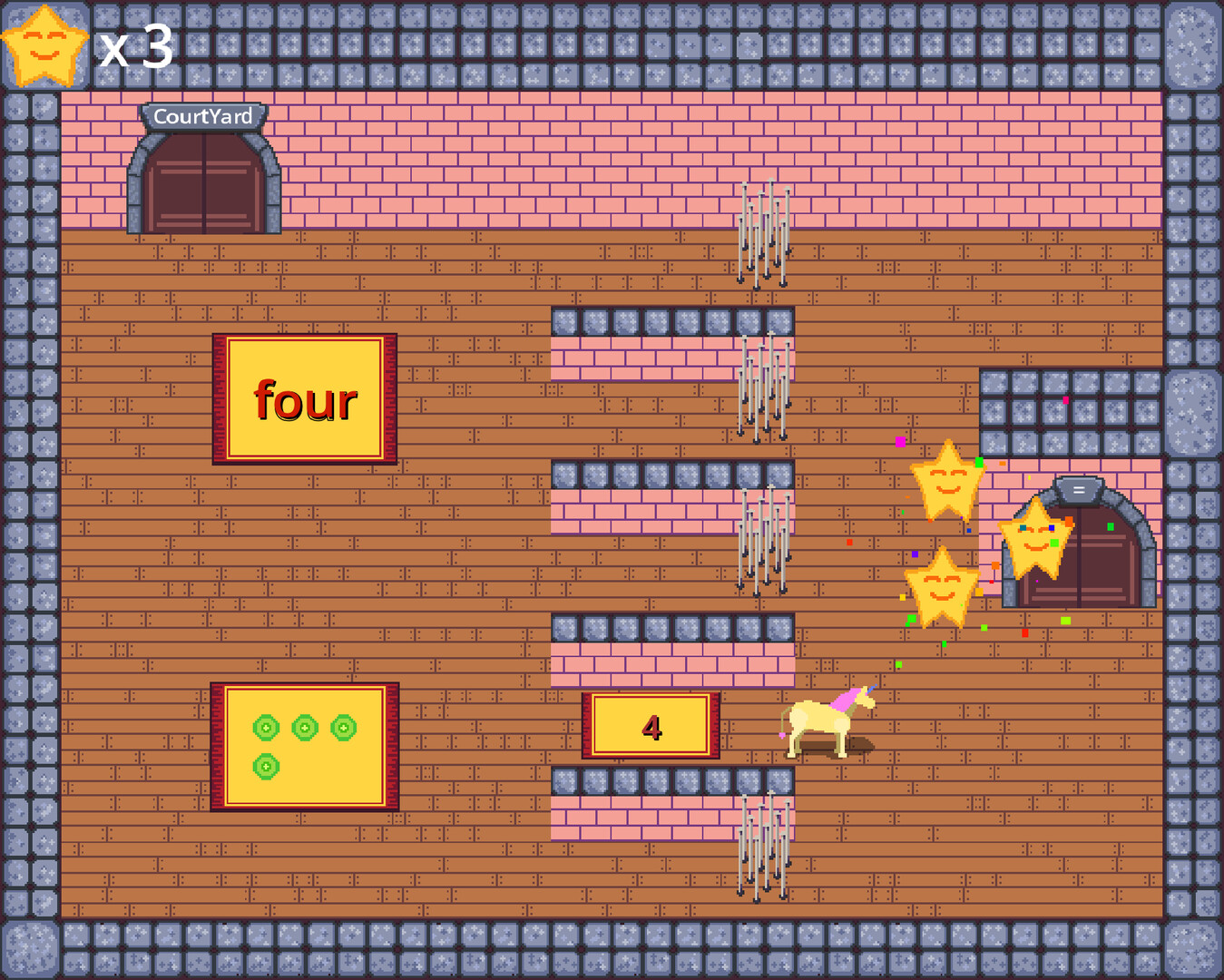Open the CourtYard door

click(203, 181)
